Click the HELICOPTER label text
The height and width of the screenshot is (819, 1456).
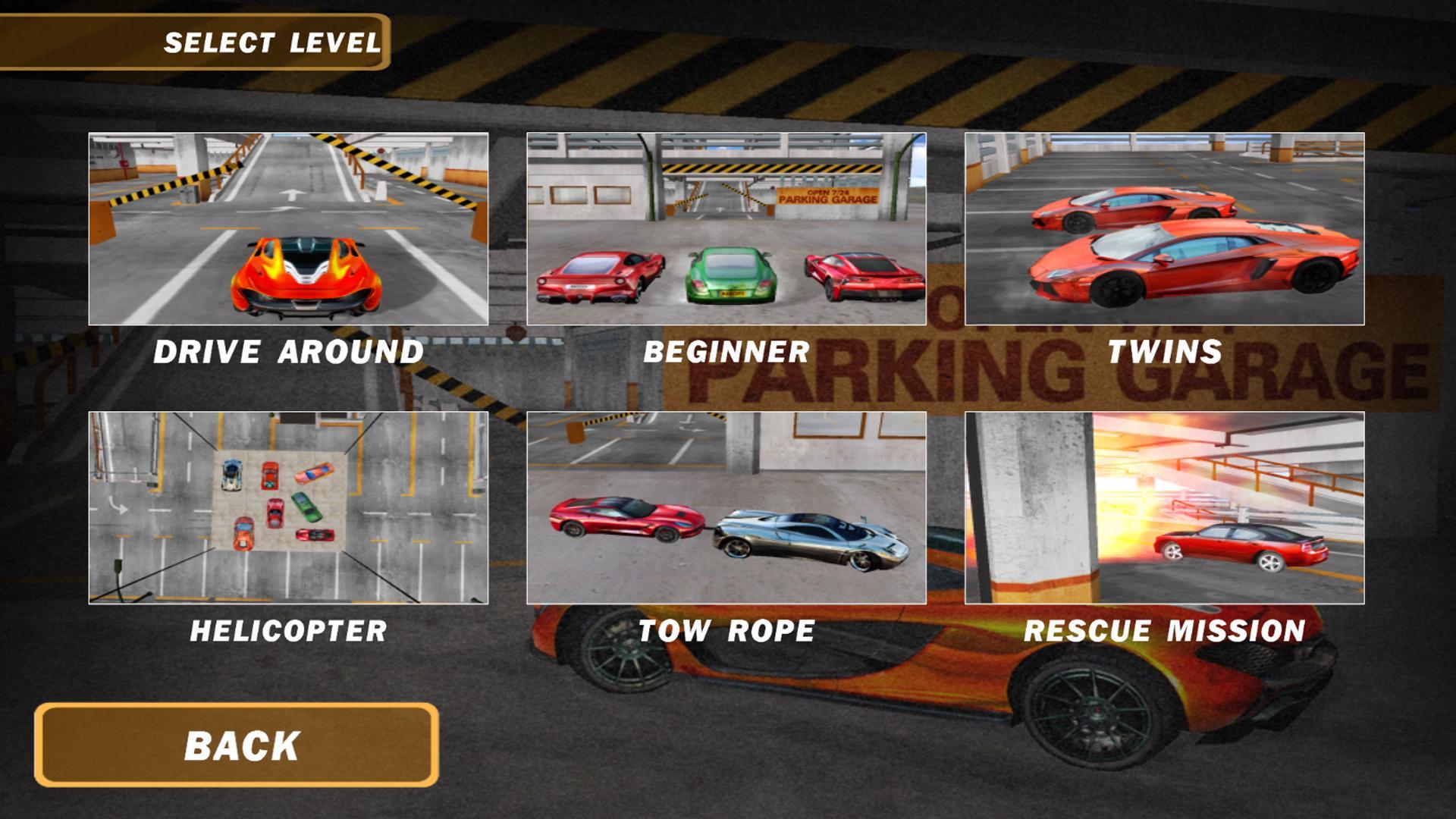290,629
